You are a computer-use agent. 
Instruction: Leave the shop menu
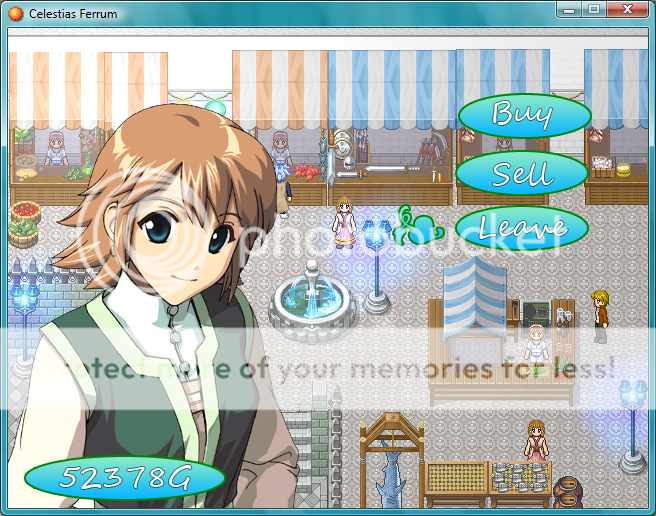pyautogui.click(x=522, y=229)
